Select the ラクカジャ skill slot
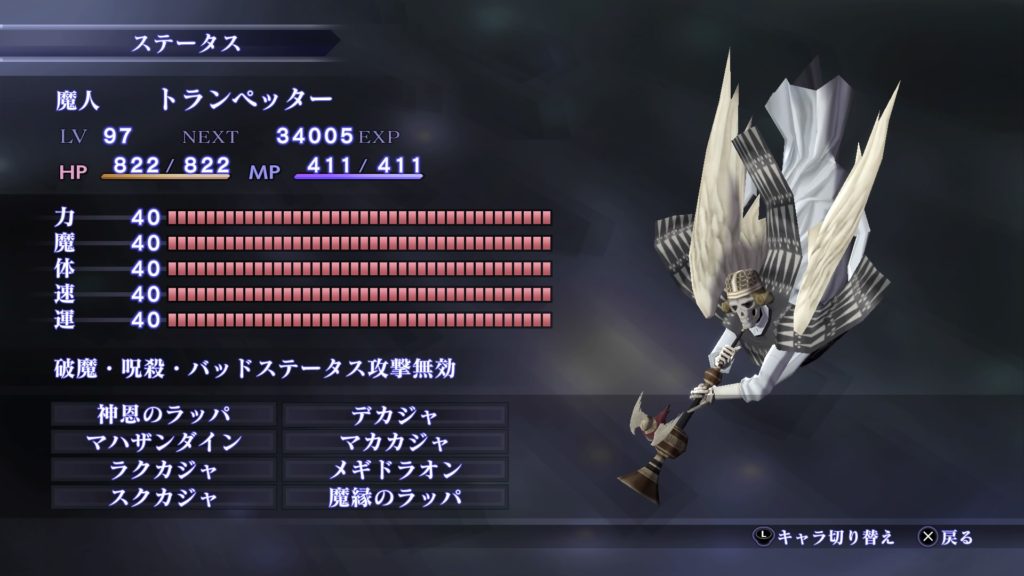The width and height of the screenshot is (1024, 576). click(162, 470)
